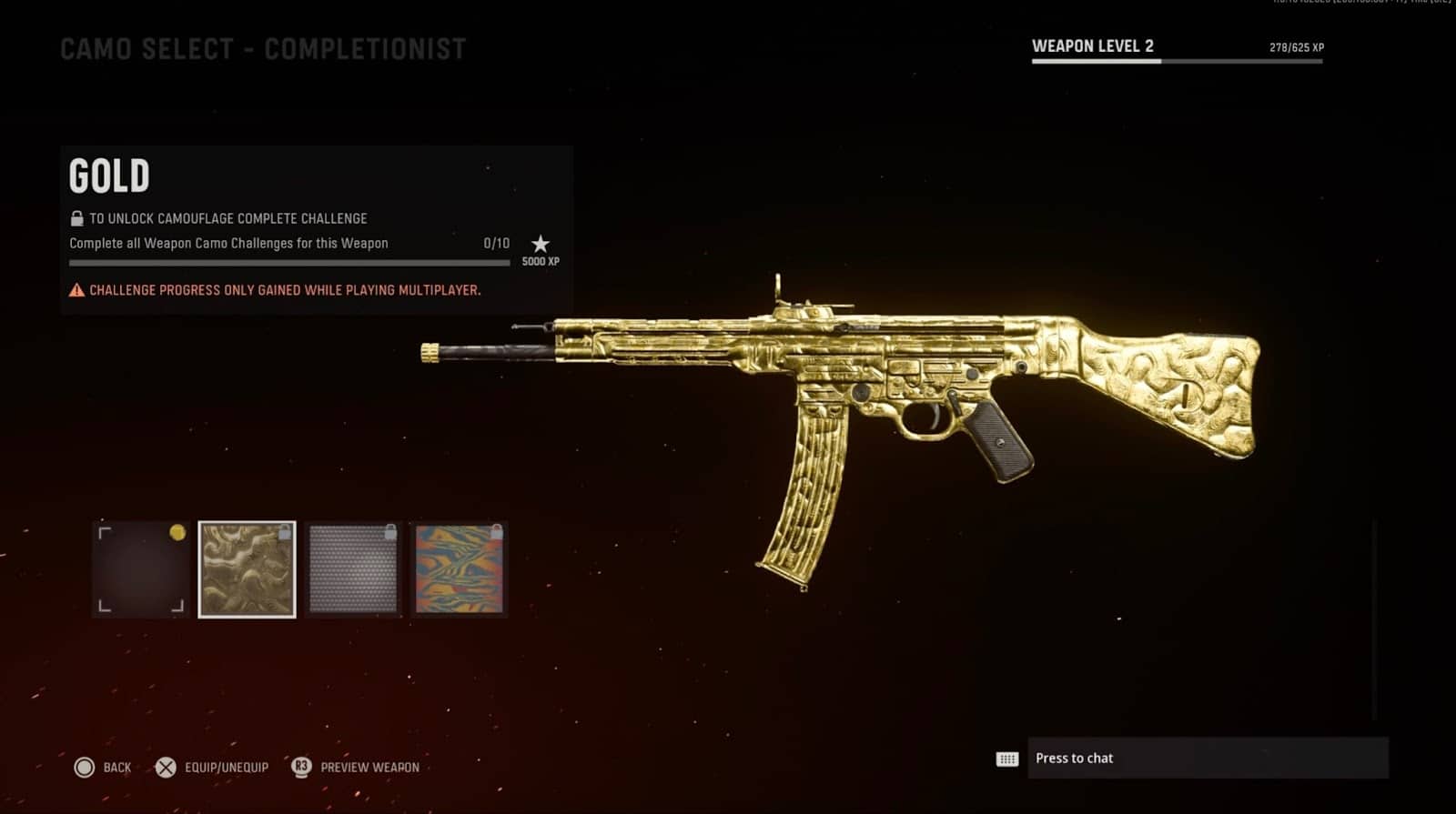
Task: Click the X icon for Equip/Unequip
Action: point(167,767)
